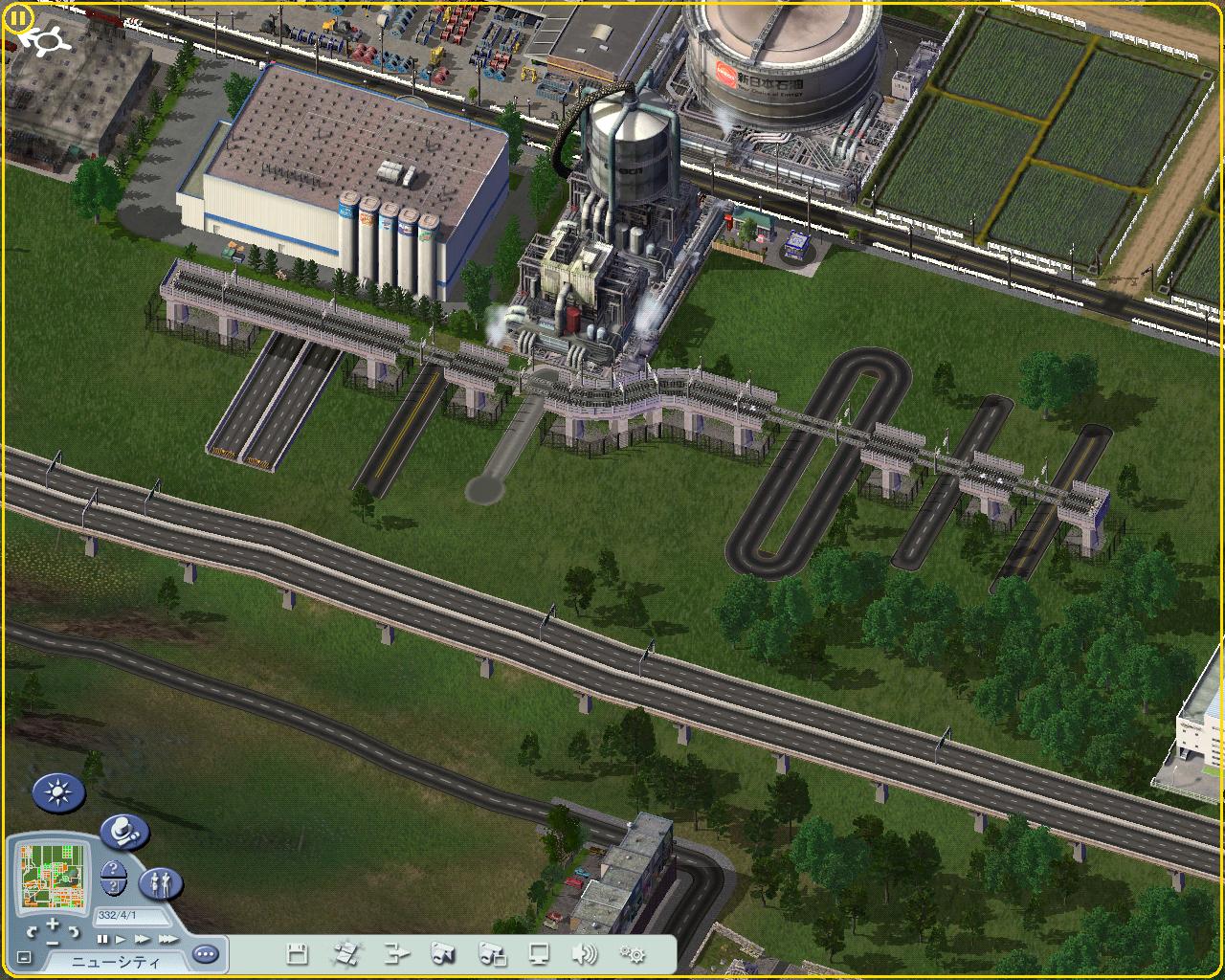Image resolution: width=1225 pixels, height=980 pixels.
Task: Open the My Sim mode people button
Action: (161, 882)
